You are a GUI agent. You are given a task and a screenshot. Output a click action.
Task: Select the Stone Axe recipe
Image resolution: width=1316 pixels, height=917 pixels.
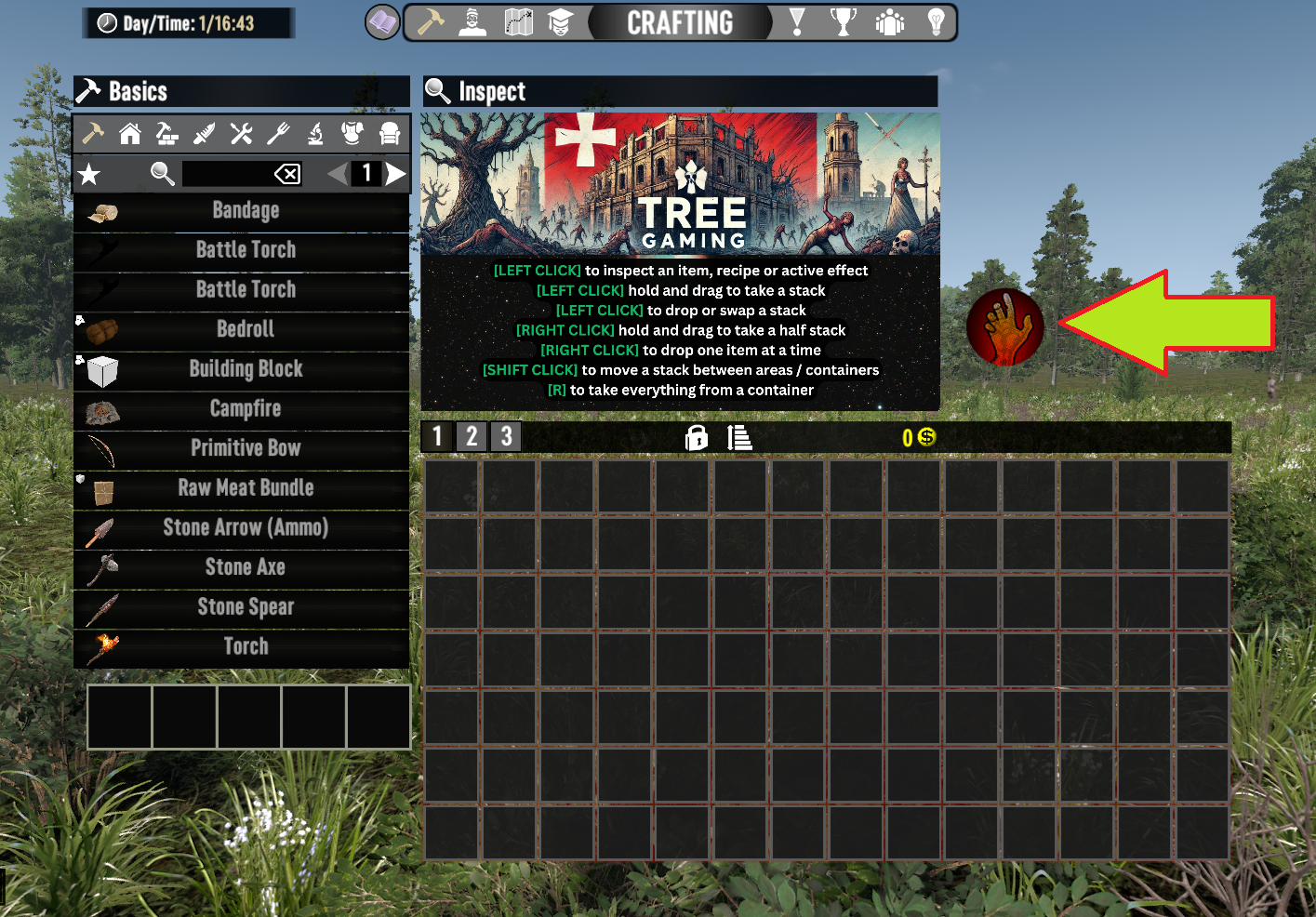pyautogui.click(x=245, y=567)
